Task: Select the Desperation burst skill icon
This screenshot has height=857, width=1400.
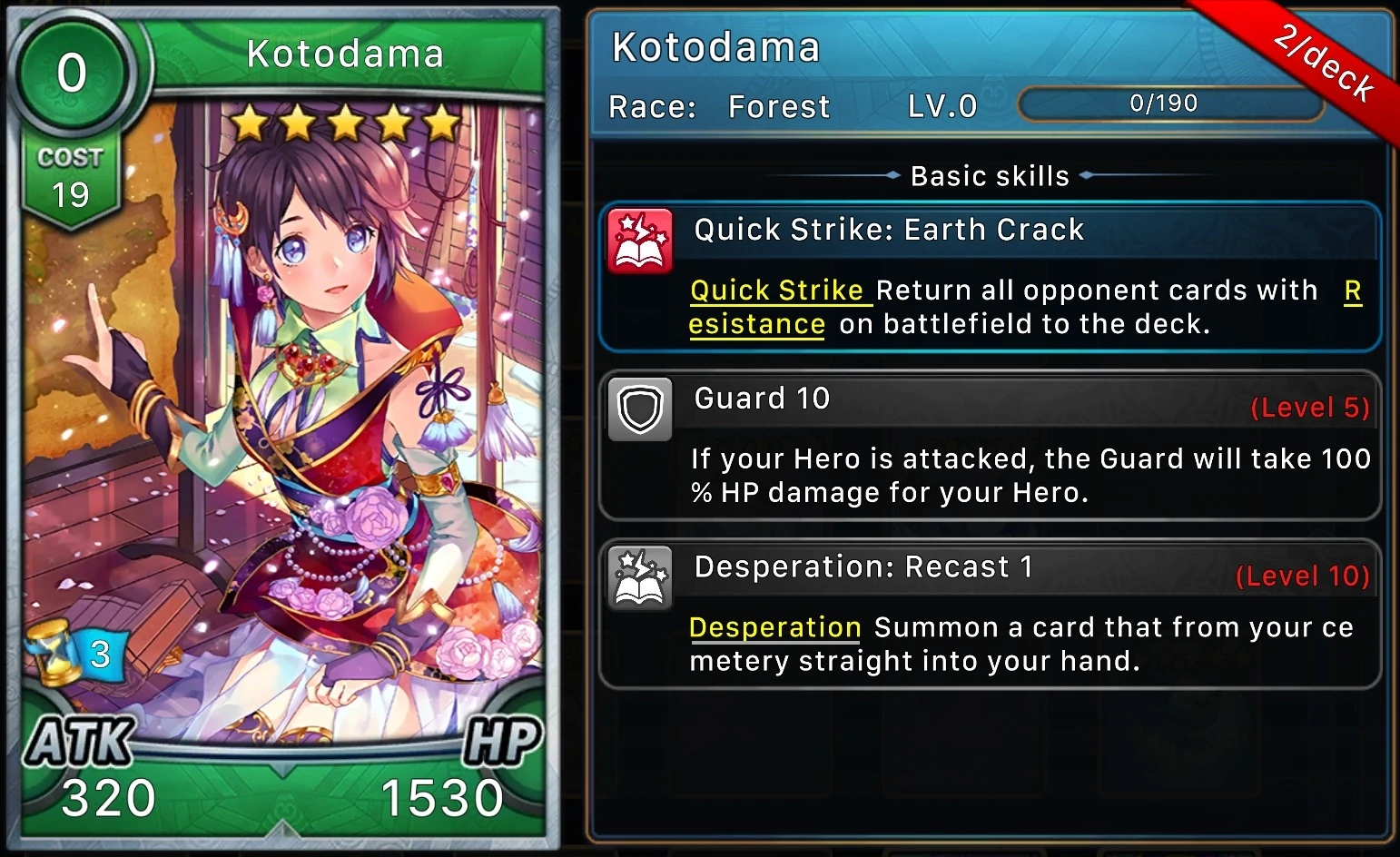Action: [640, 578]
